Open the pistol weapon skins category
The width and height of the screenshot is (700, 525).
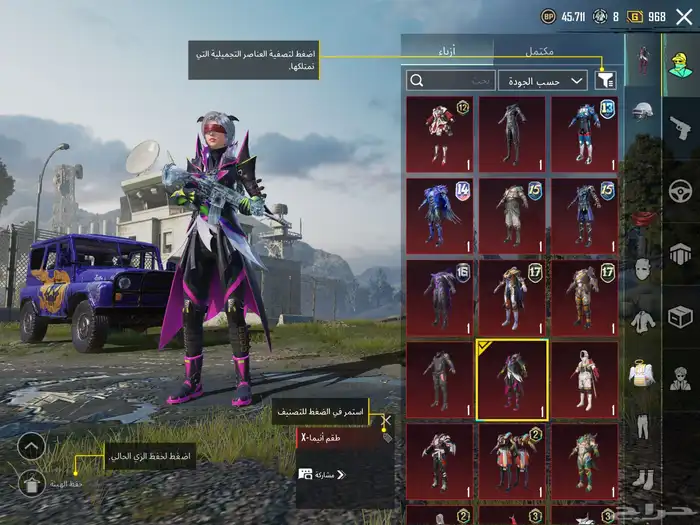pyautogui.click(x=681, y=127)
